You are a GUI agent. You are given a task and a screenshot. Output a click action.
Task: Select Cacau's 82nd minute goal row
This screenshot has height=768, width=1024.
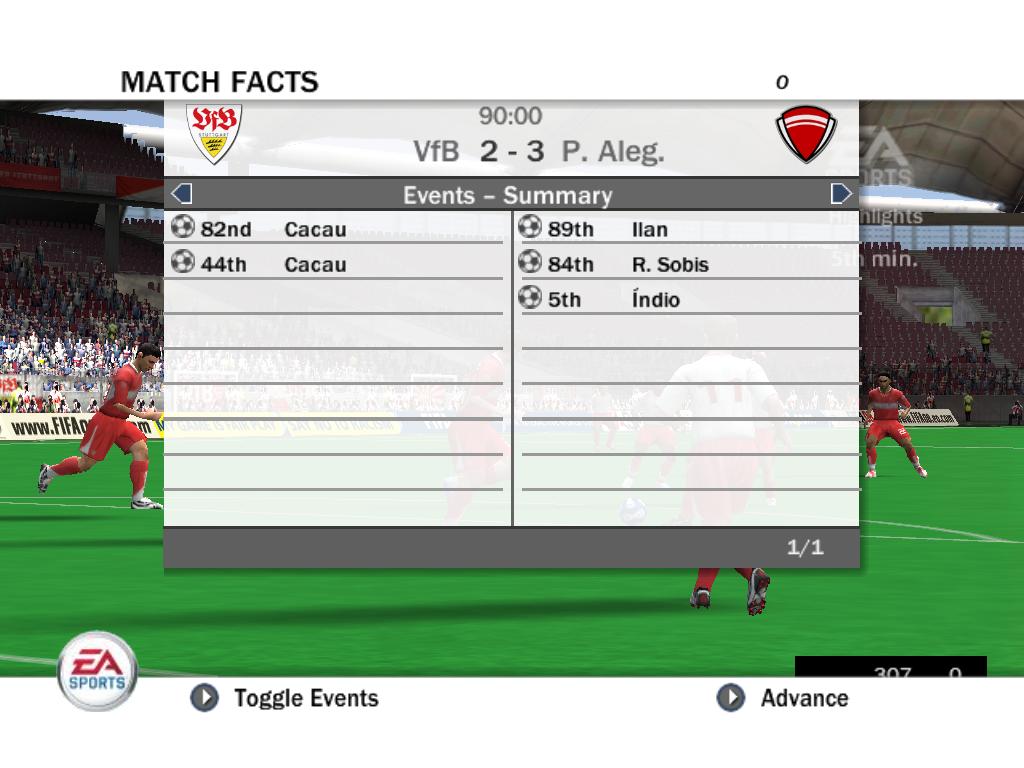pyautogui.click(x=335, y=229)
